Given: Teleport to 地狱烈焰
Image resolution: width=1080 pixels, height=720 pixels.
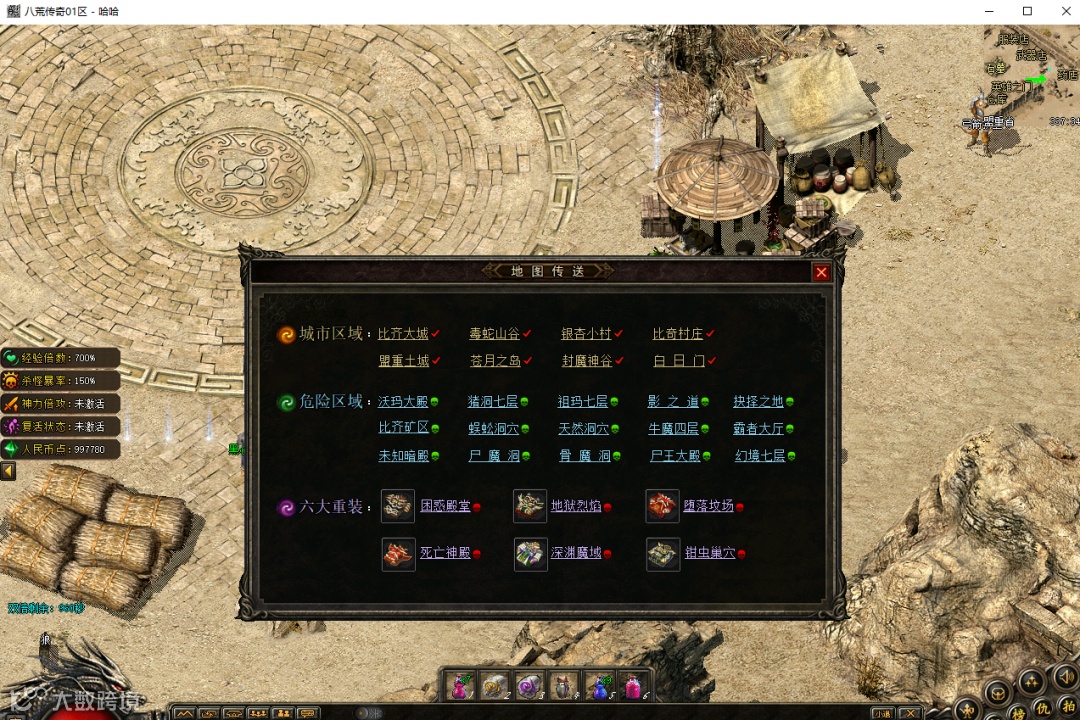Looking at the screenshot, I should [576, 507].
